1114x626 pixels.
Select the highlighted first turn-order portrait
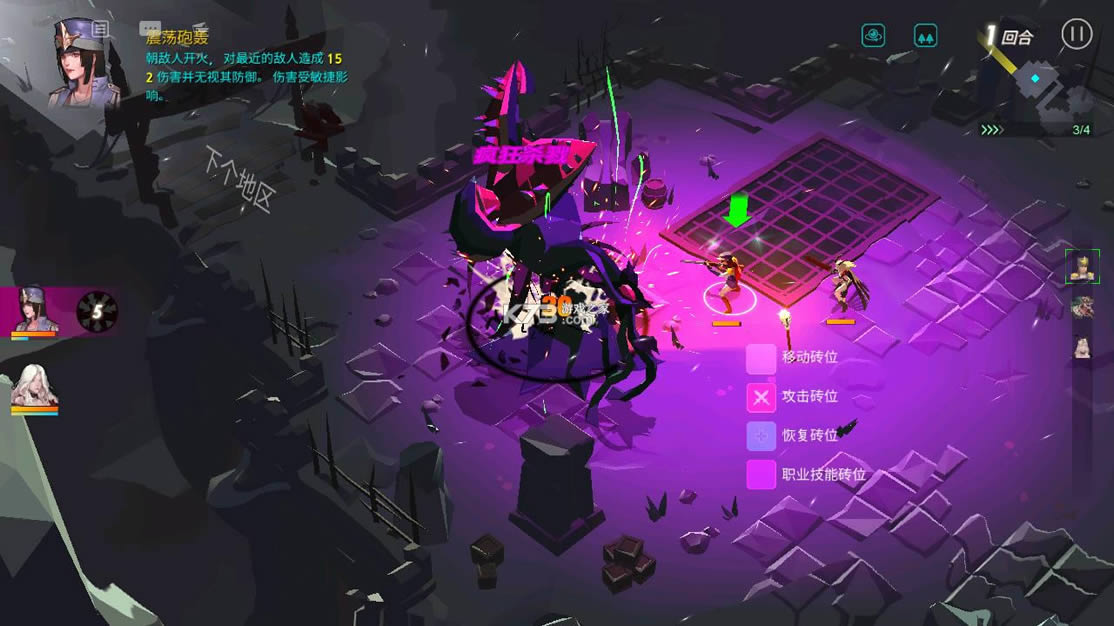pos(1081,266)
